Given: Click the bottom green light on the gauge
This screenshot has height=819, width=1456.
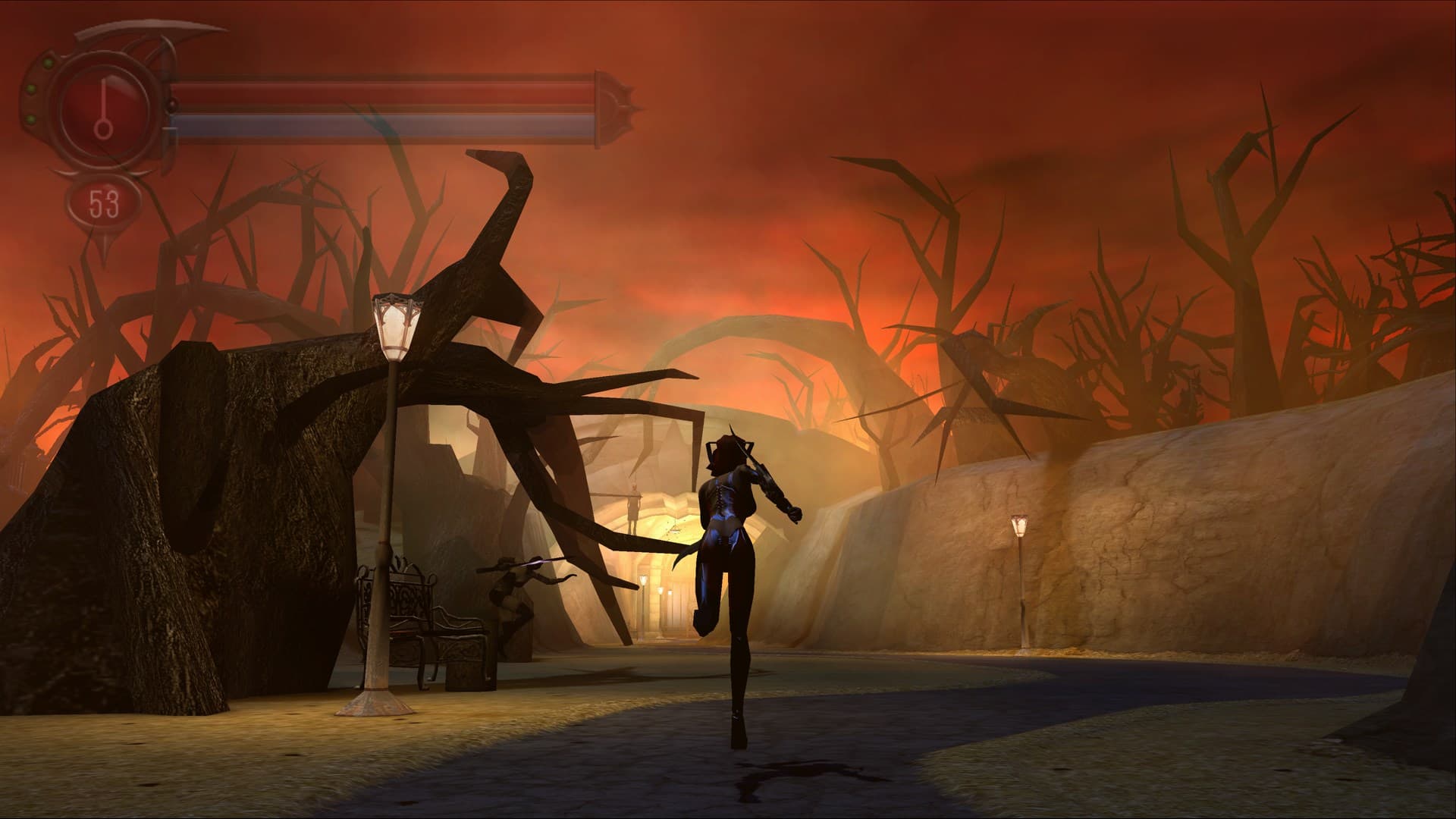Looking at the screenshot, I should [31, 118].
